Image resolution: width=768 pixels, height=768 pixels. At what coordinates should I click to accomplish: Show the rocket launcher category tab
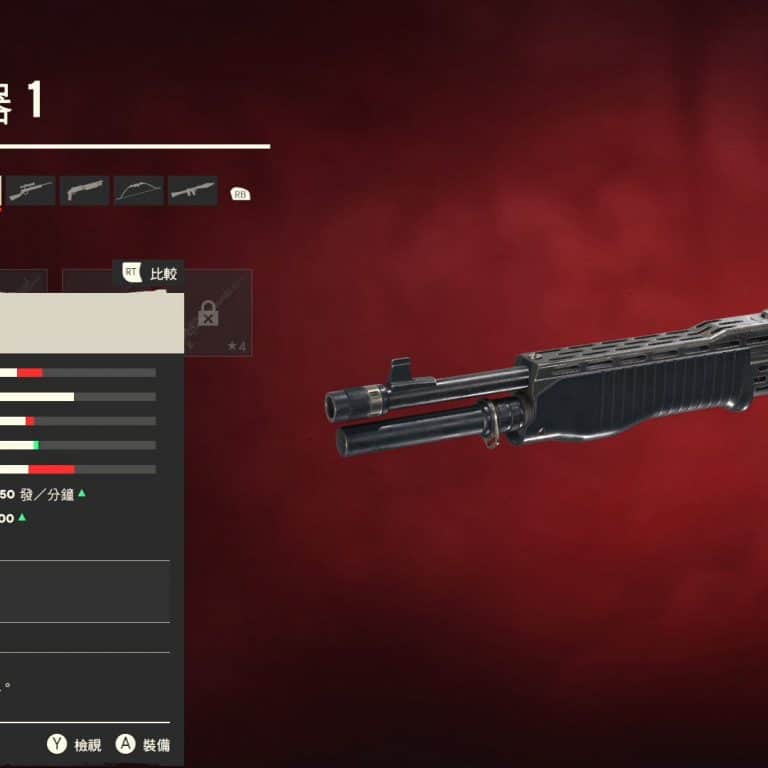coord(193,191)
